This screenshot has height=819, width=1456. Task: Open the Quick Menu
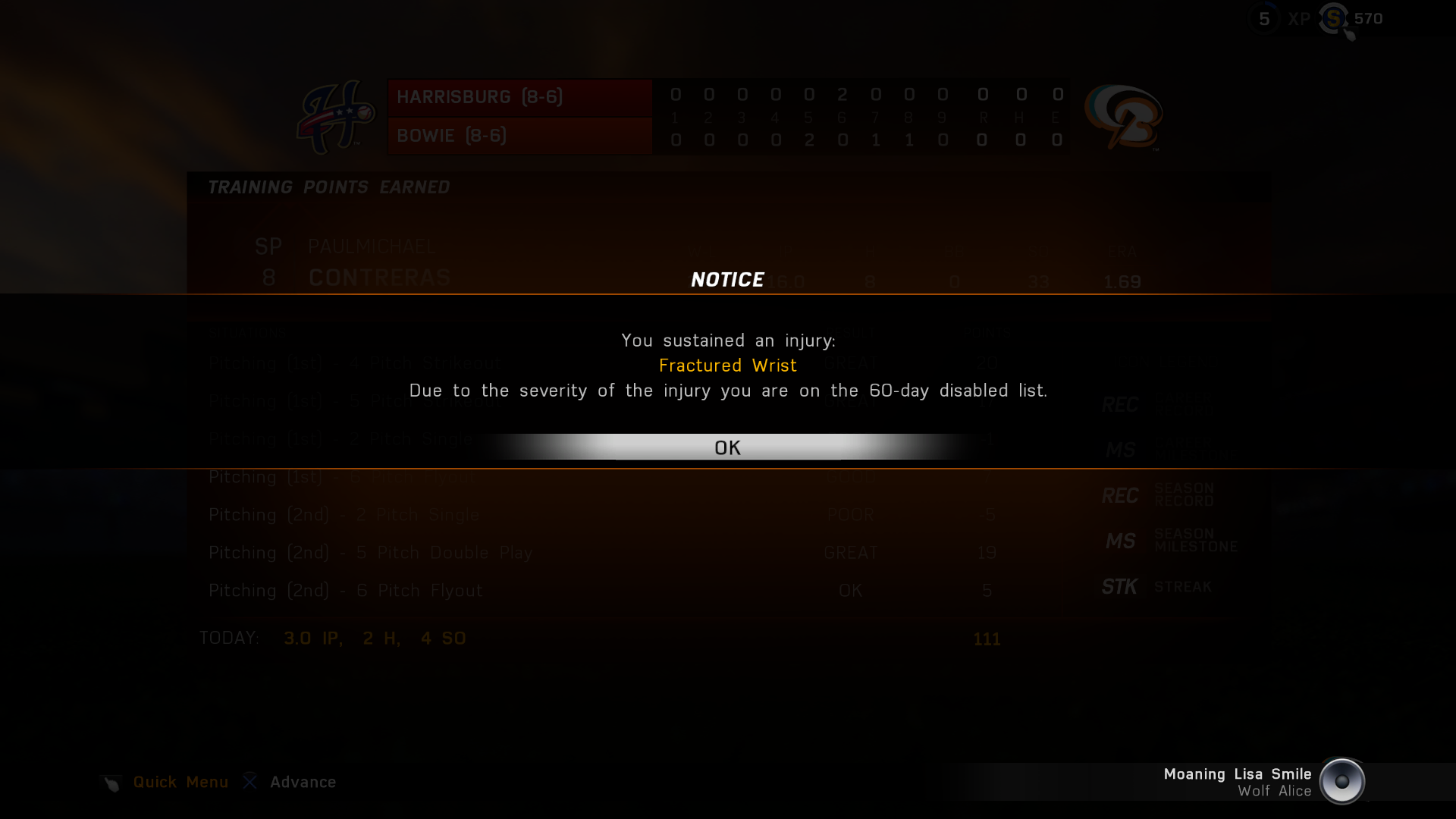tap(180, 782)
